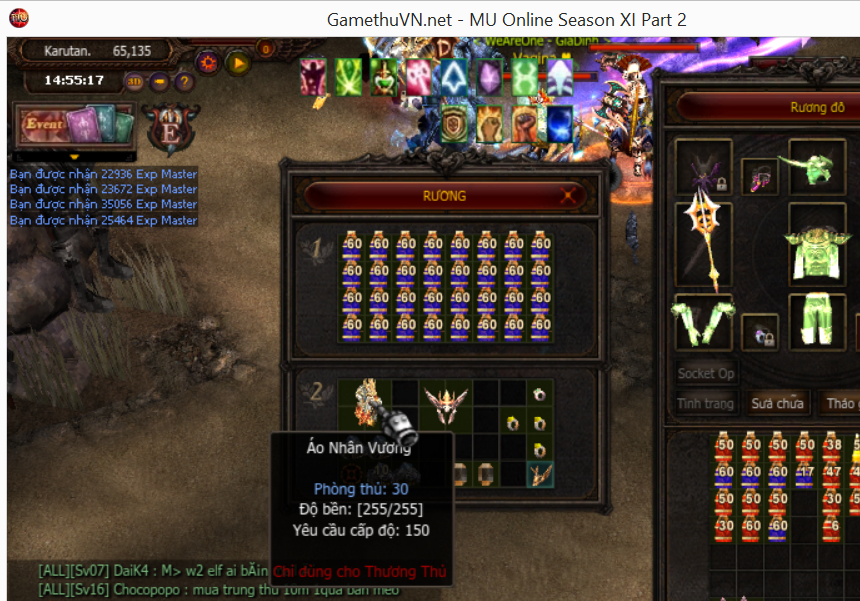Pick the winged helm in chest section 2
Viewport: 860px width, 601px height.
[445, 405]
